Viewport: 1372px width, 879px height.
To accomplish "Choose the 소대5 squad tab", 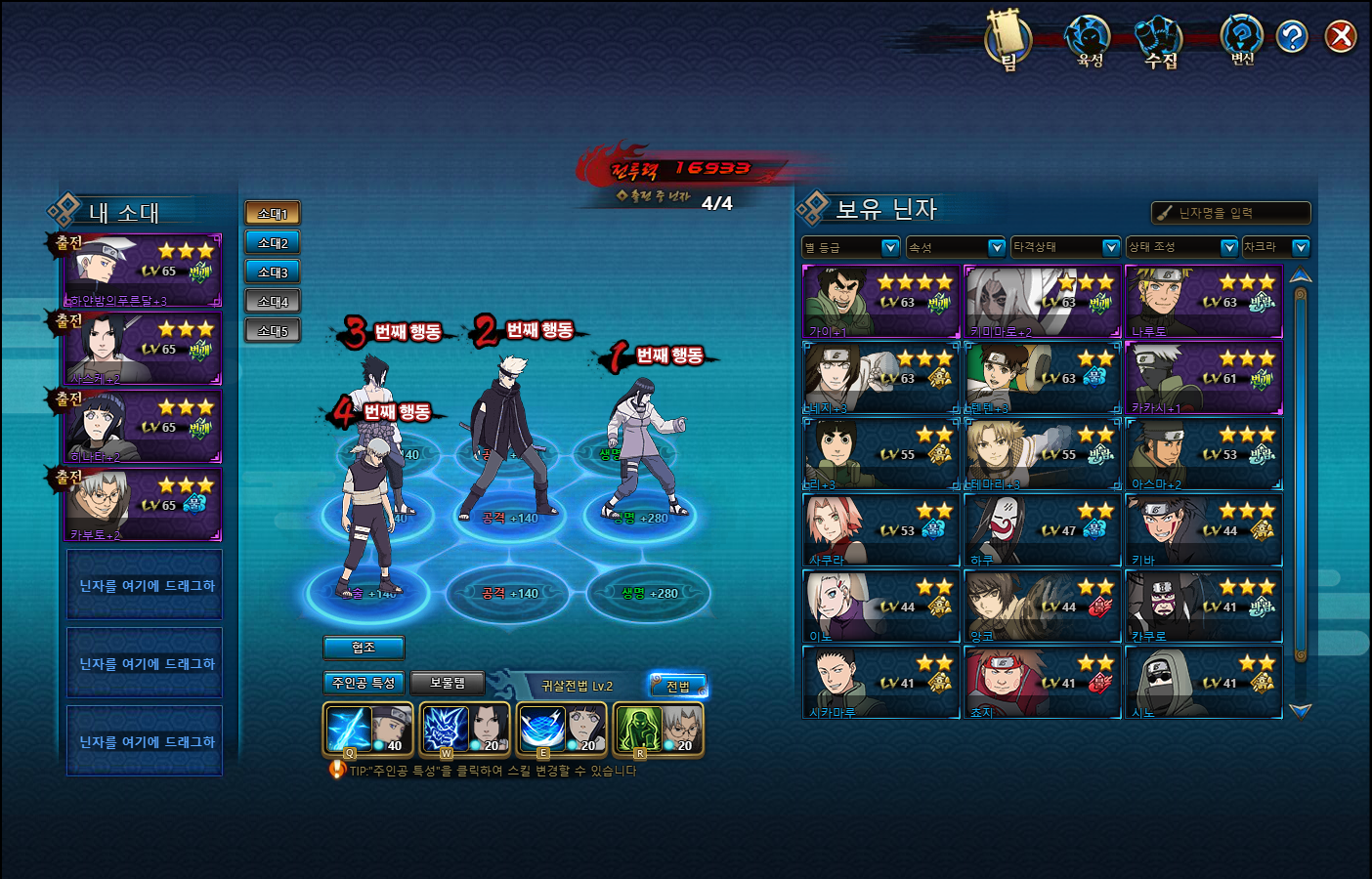I will coord(273,331).
